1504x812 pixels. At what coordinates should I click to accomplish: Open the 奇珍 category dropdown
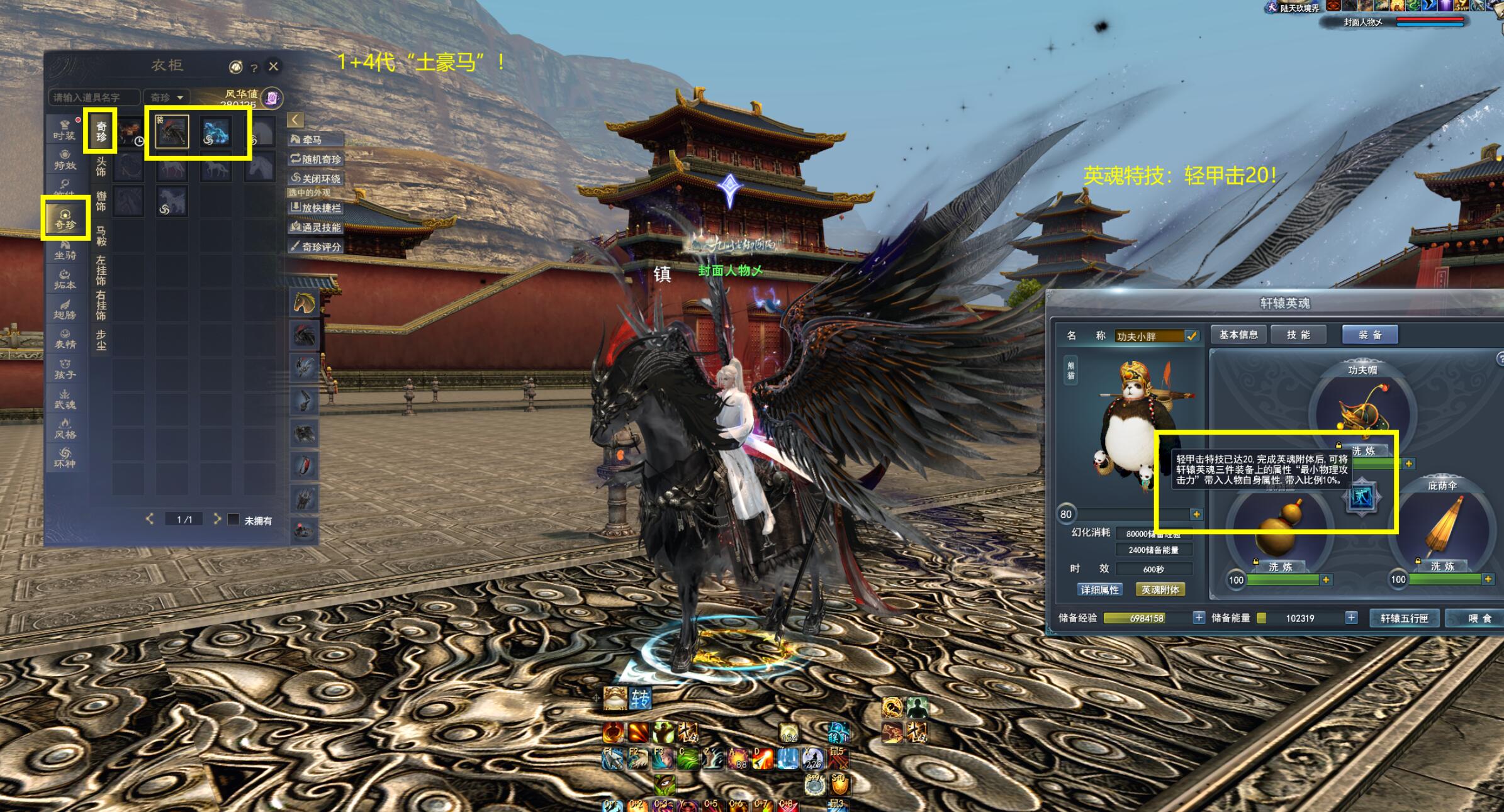(x=167, y=97)
